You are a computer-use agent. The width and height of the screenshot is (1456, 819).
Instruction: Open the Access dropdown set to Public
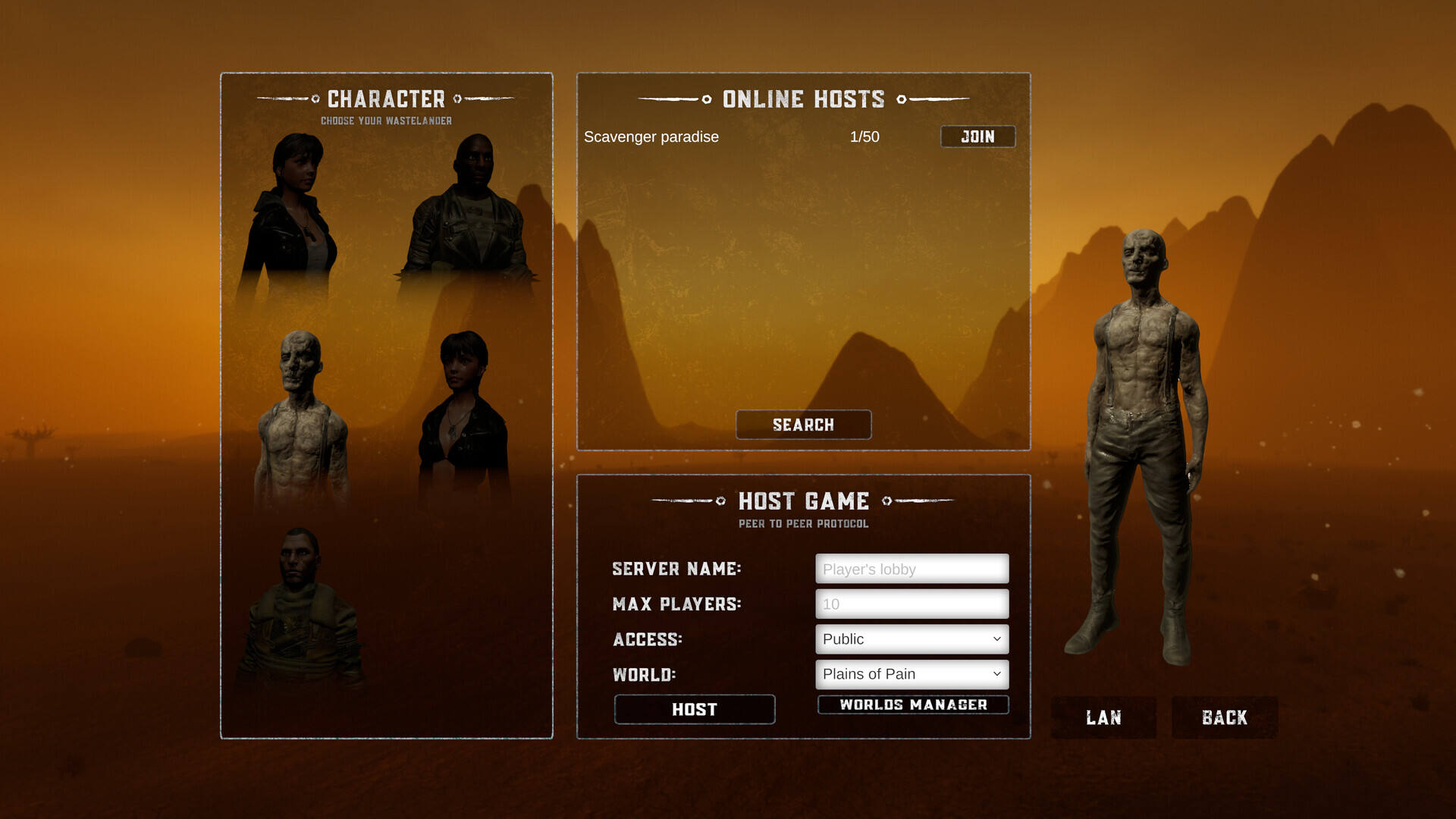912,639
